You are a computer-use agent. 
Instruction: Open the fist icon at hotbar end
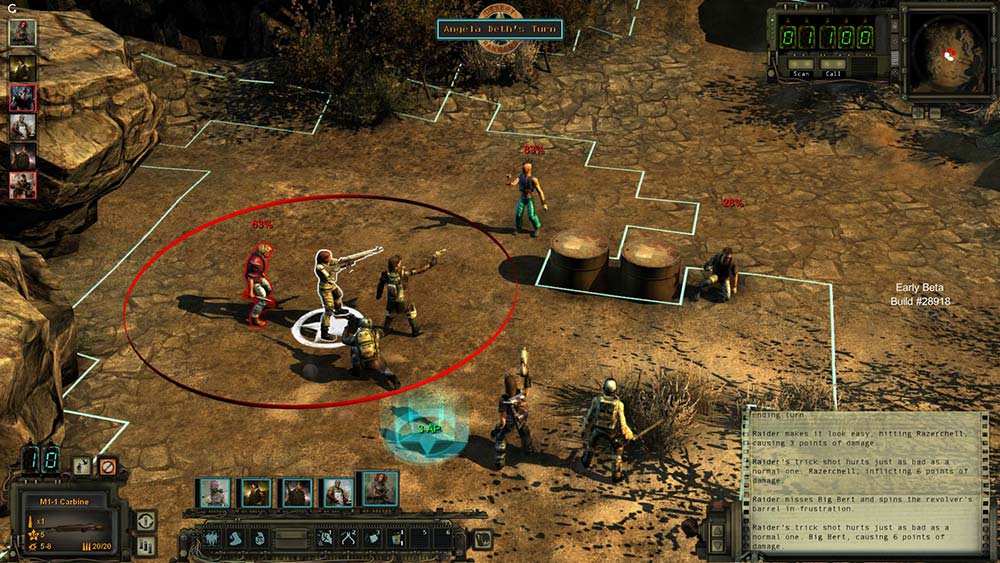(483, 538)
